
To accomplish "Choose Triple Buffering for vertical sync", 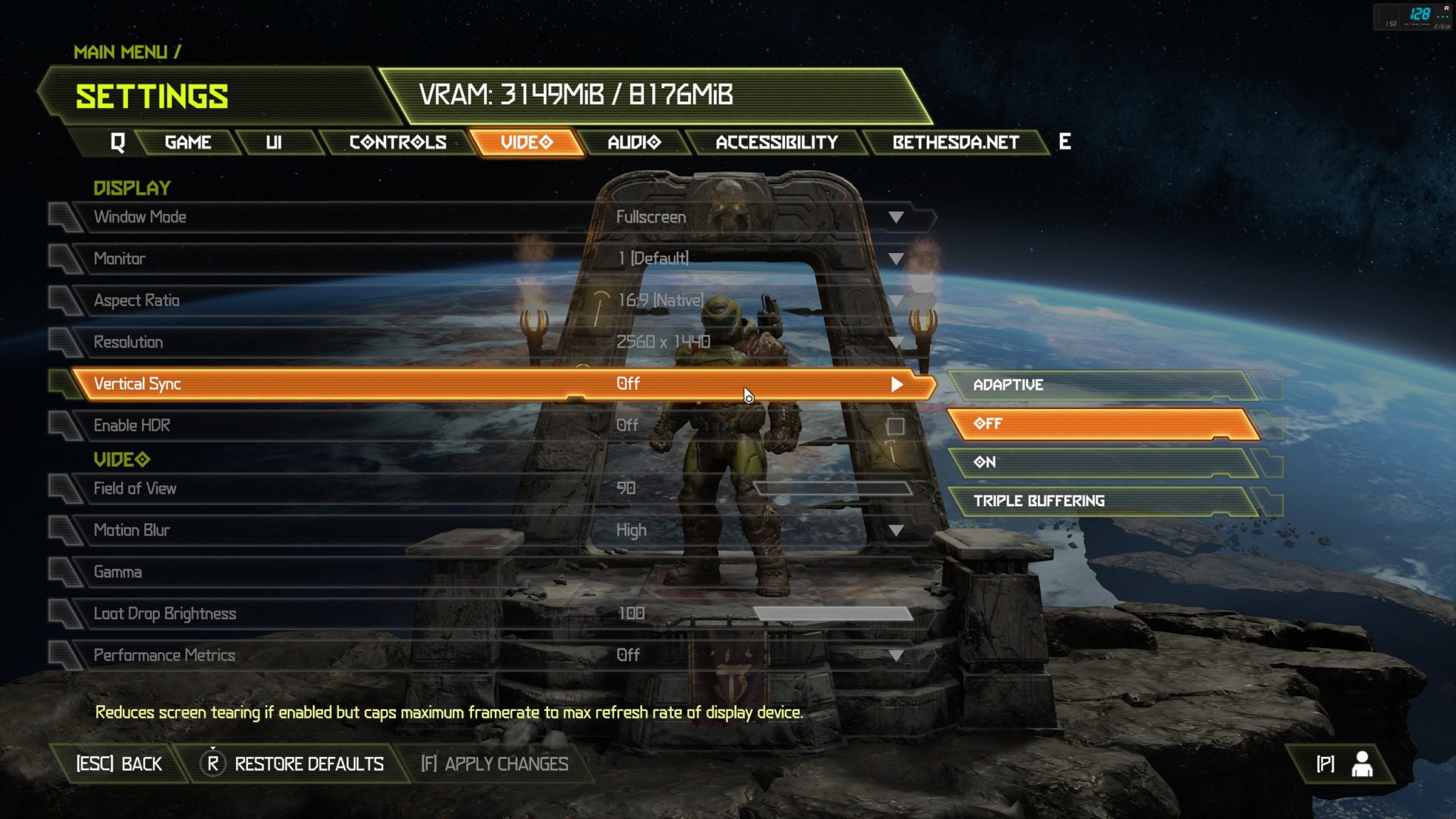I will tap(1101, 501).
